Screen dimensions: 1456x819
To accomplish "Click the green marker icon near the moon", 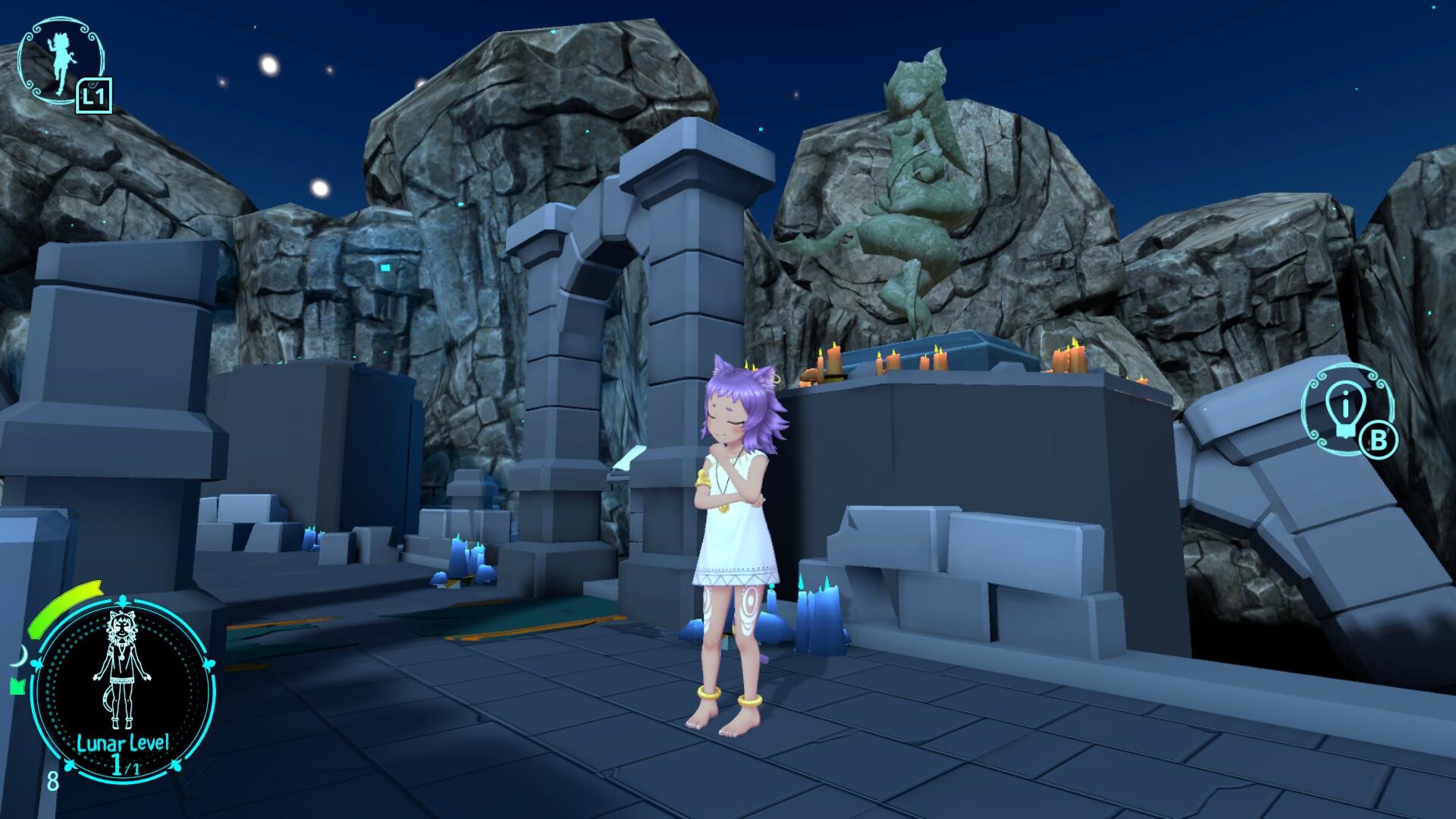I will tap(17, 686).
